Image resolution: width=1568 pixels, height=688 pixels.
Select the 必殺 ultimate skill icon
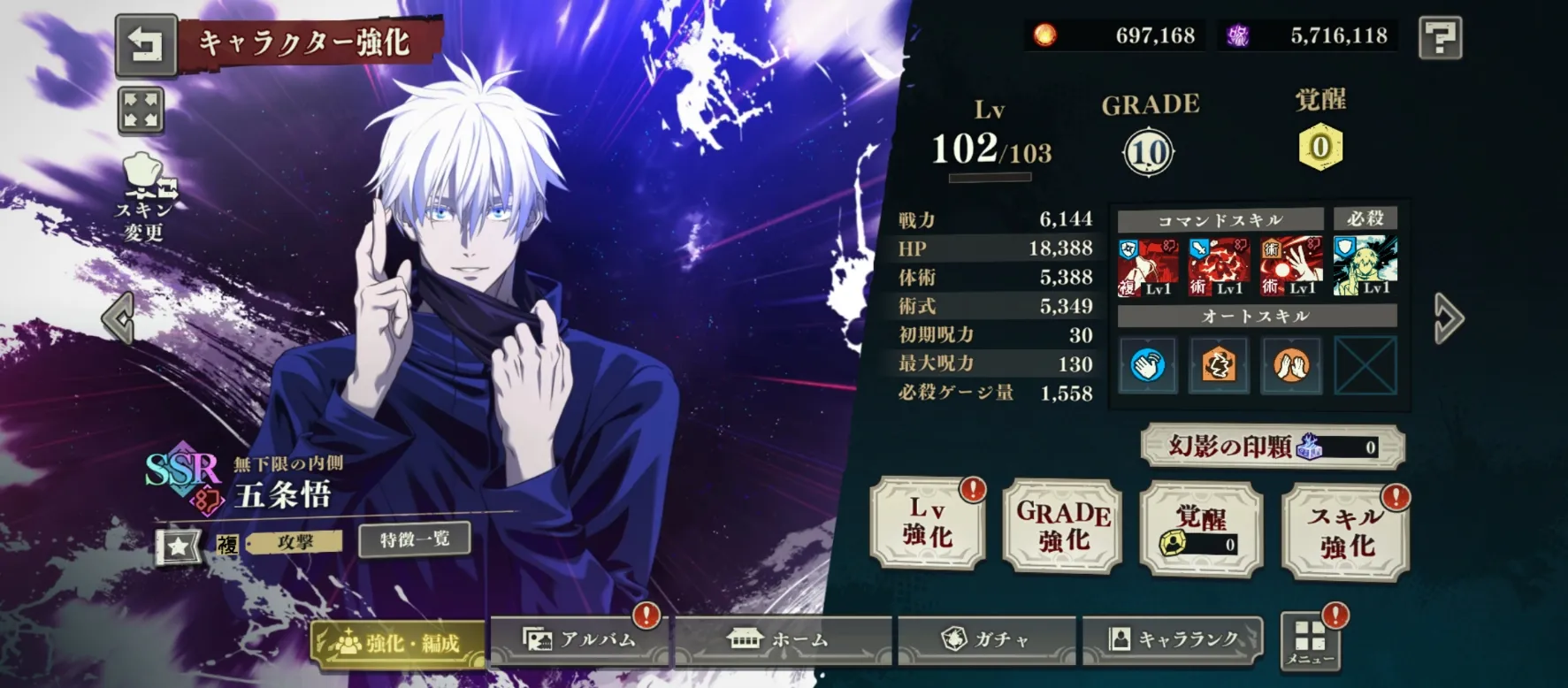1365,265
